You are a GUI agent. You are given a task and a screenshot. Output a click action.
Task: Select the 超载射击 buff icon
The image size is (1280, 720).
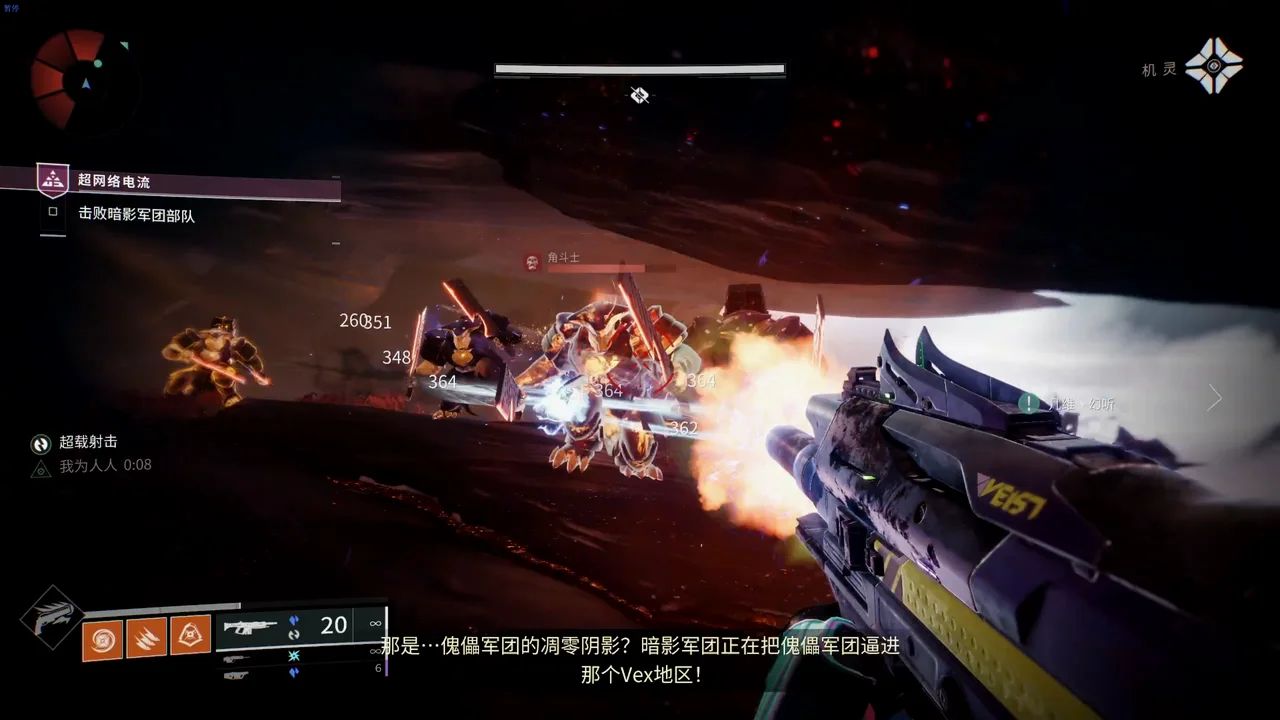(41, 443)
